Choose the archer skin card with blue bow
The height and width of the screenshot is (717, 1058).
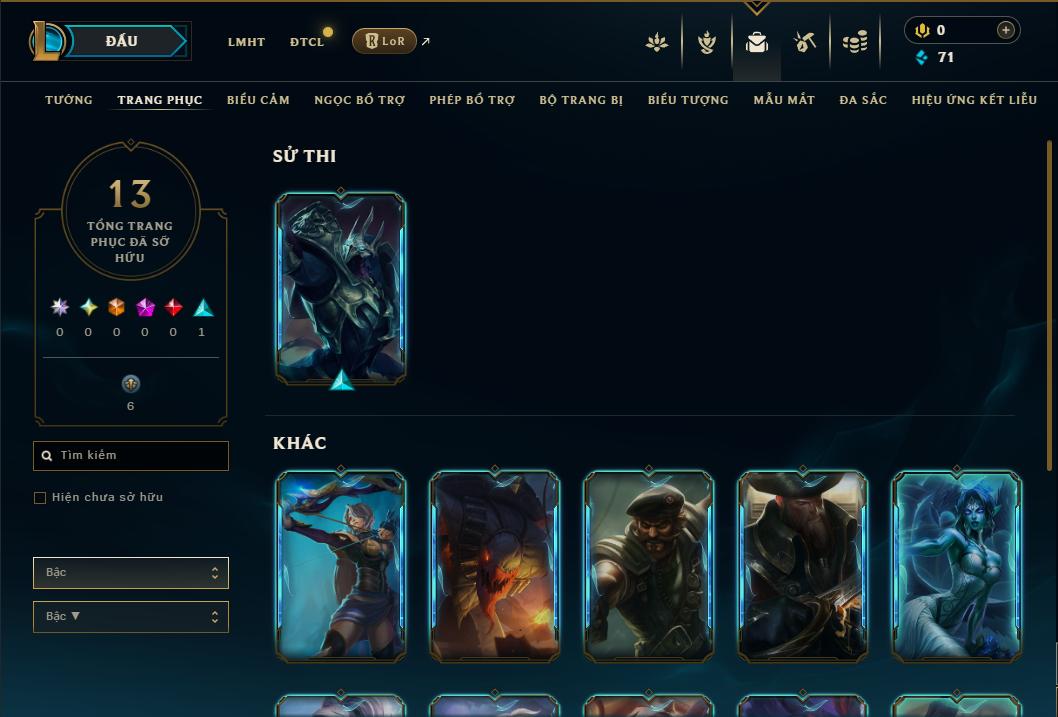click(341, 565)
